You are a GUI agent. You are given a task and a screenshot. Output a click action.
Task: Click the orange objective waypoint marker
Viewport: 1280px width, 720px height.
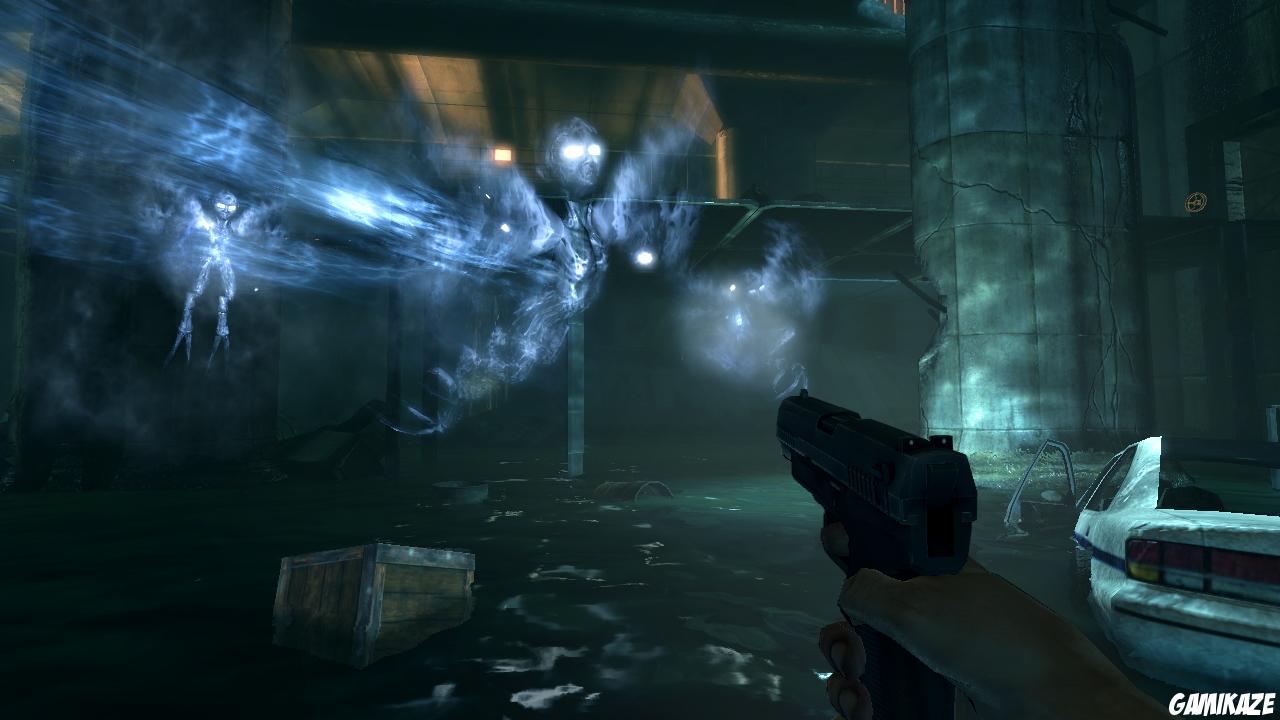pyautogui.click(x=1195, y=202)
